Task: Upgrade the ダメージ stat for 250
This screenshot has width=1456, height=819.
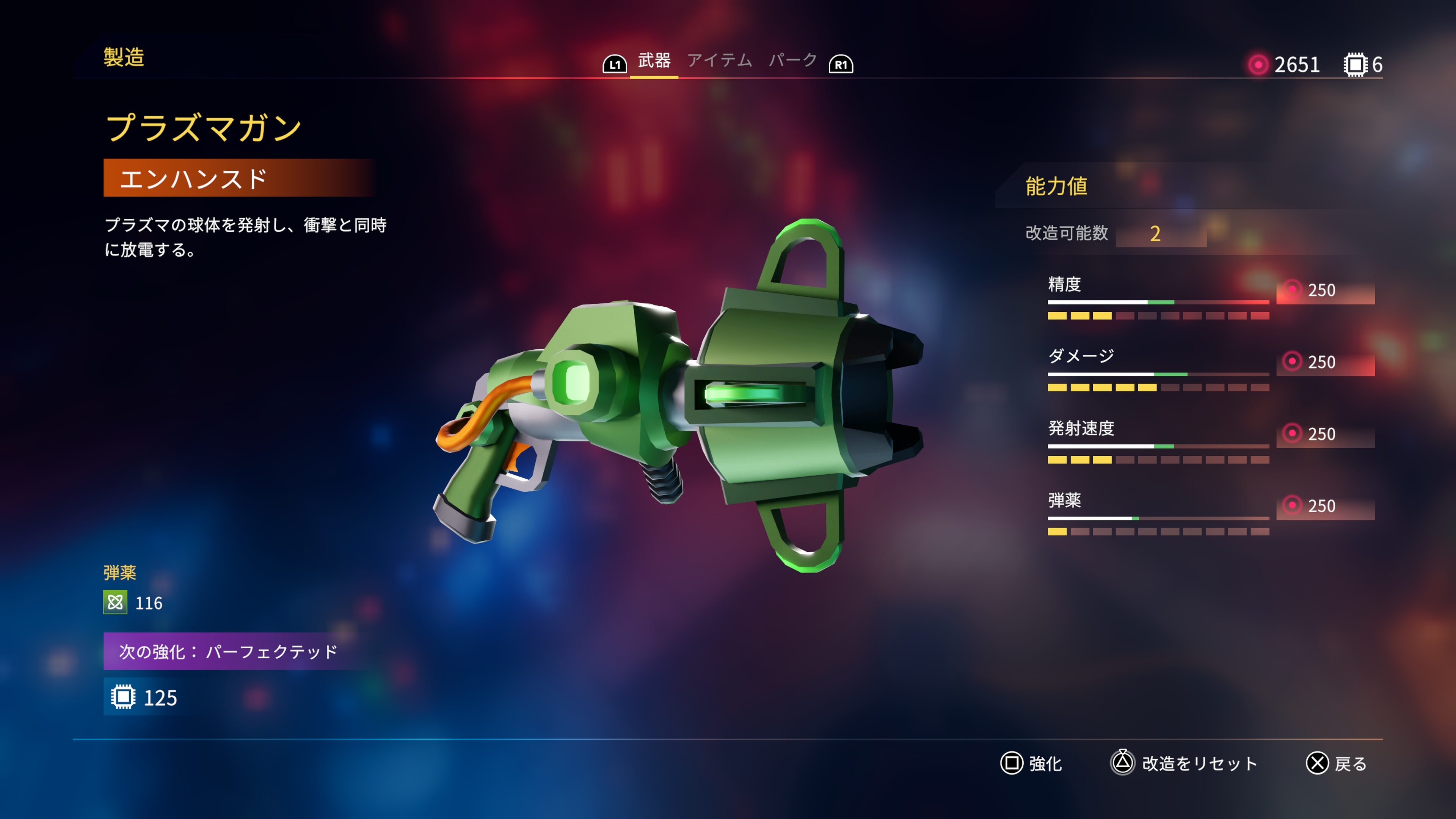Action: click(1325, 362)
